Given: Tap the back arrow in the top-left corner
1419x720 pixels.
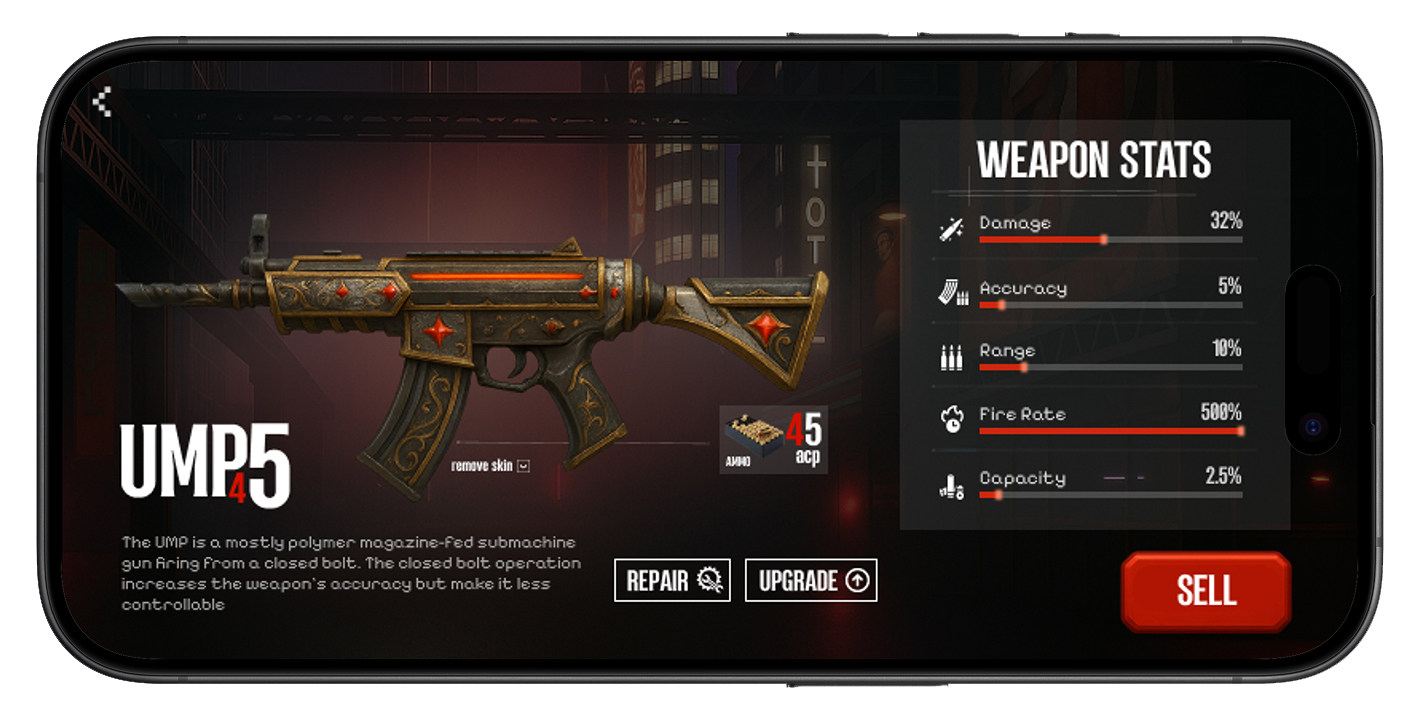Looking at the screenshot, I should [x=103, y=102].
